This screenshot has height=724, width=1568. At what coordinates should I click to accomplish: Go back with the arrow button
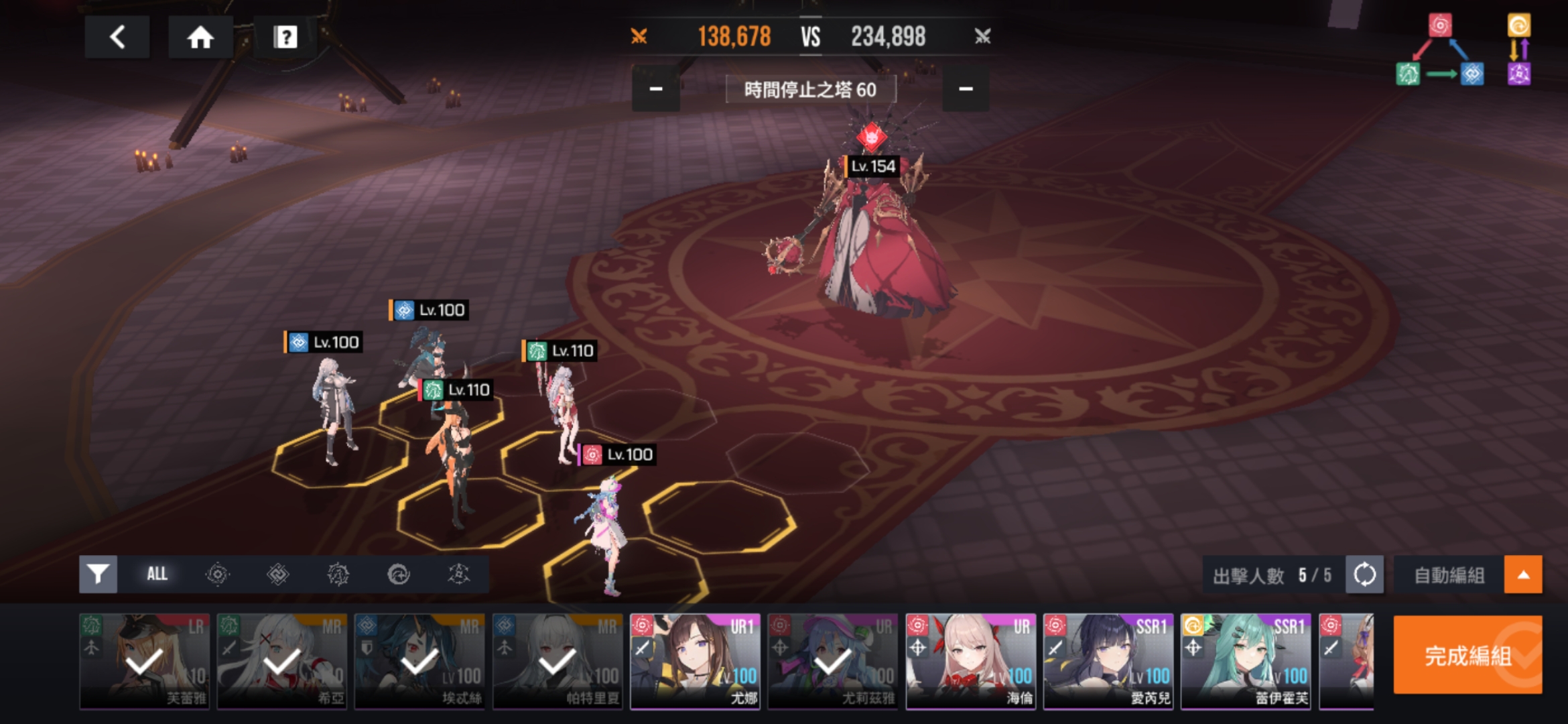pos(117,37)
